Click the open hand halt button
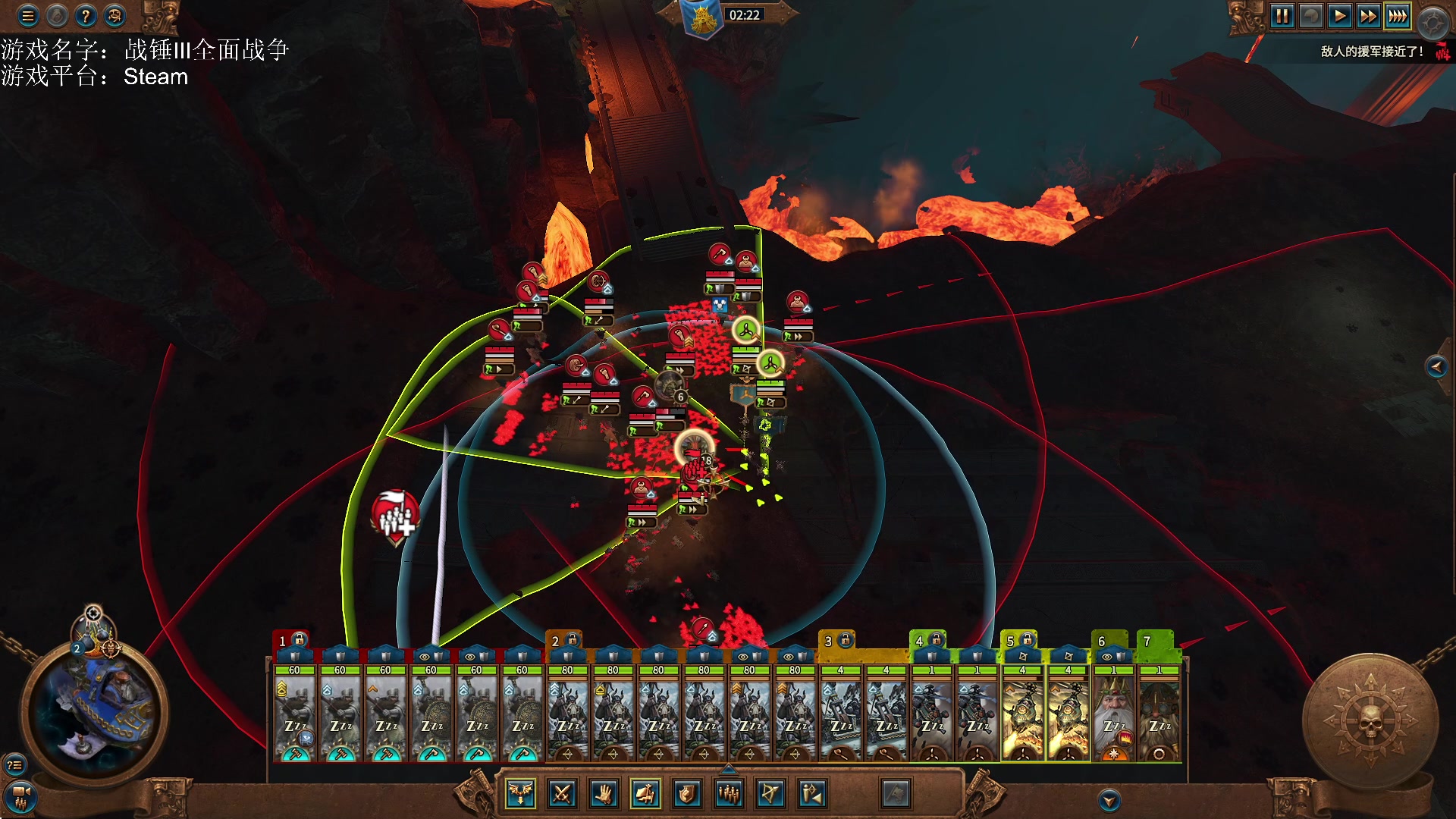Image resolution: width=1456 pixels, height=819 pixels. click(604, 794)
